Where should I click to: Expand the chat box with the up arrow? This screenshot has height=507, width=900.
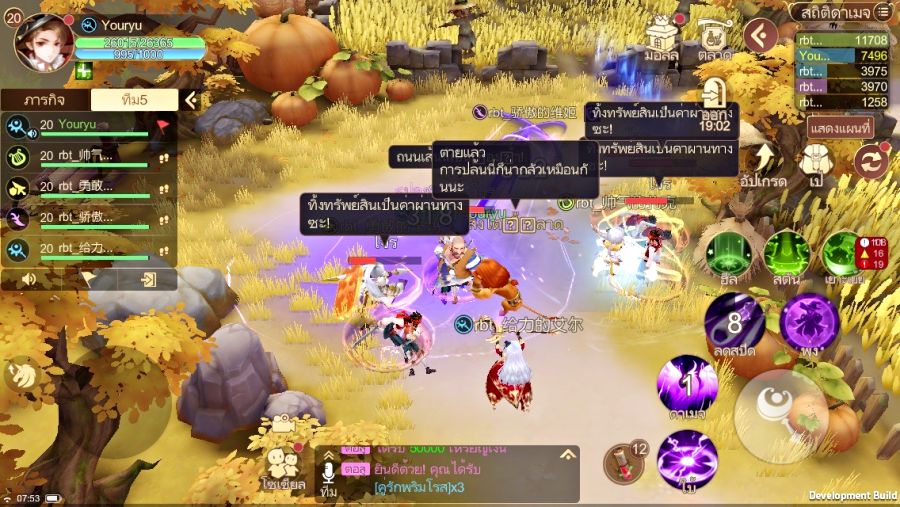pos(568,454)
